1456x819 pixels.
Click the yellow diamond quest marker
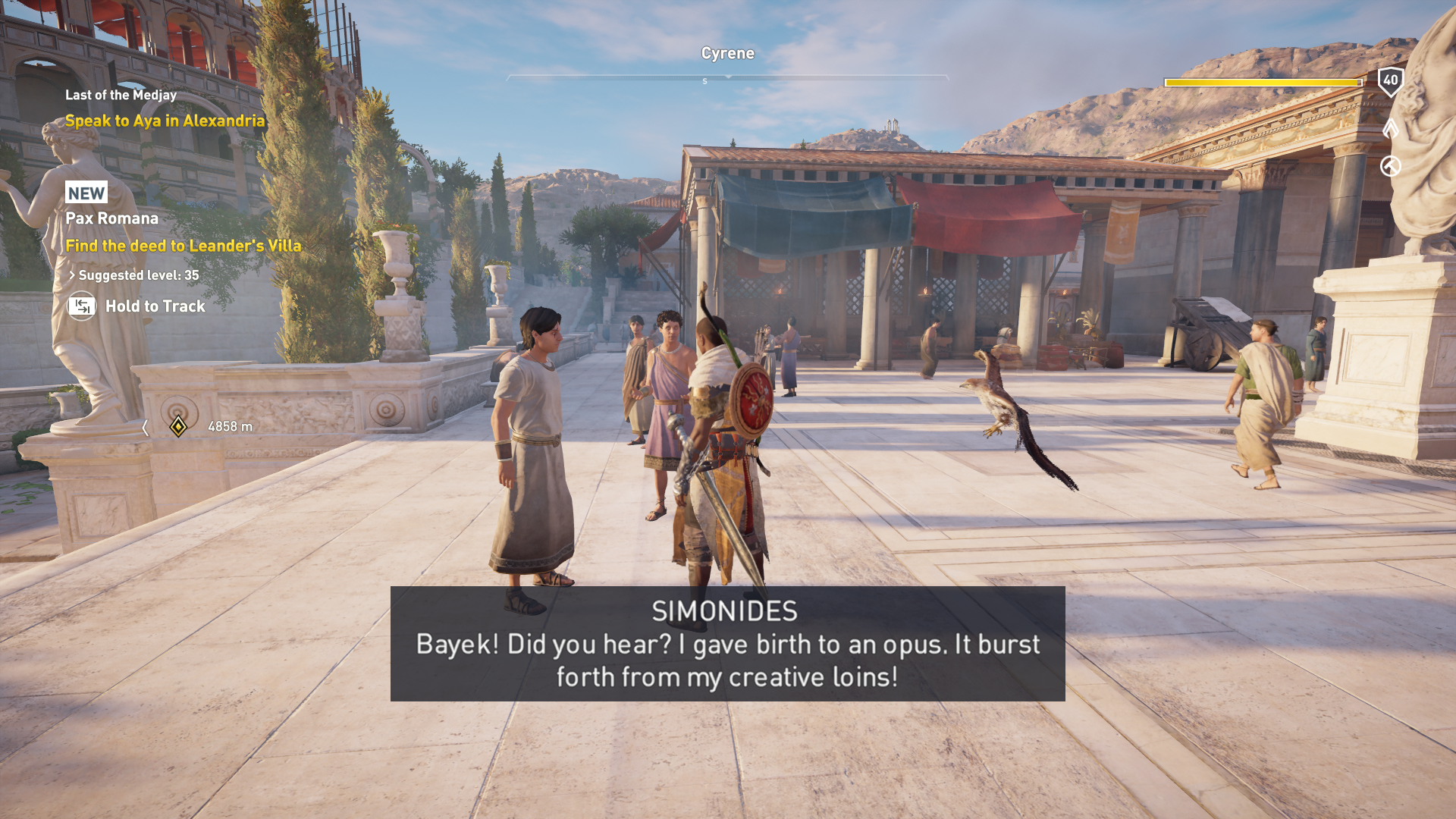[178, 427]
